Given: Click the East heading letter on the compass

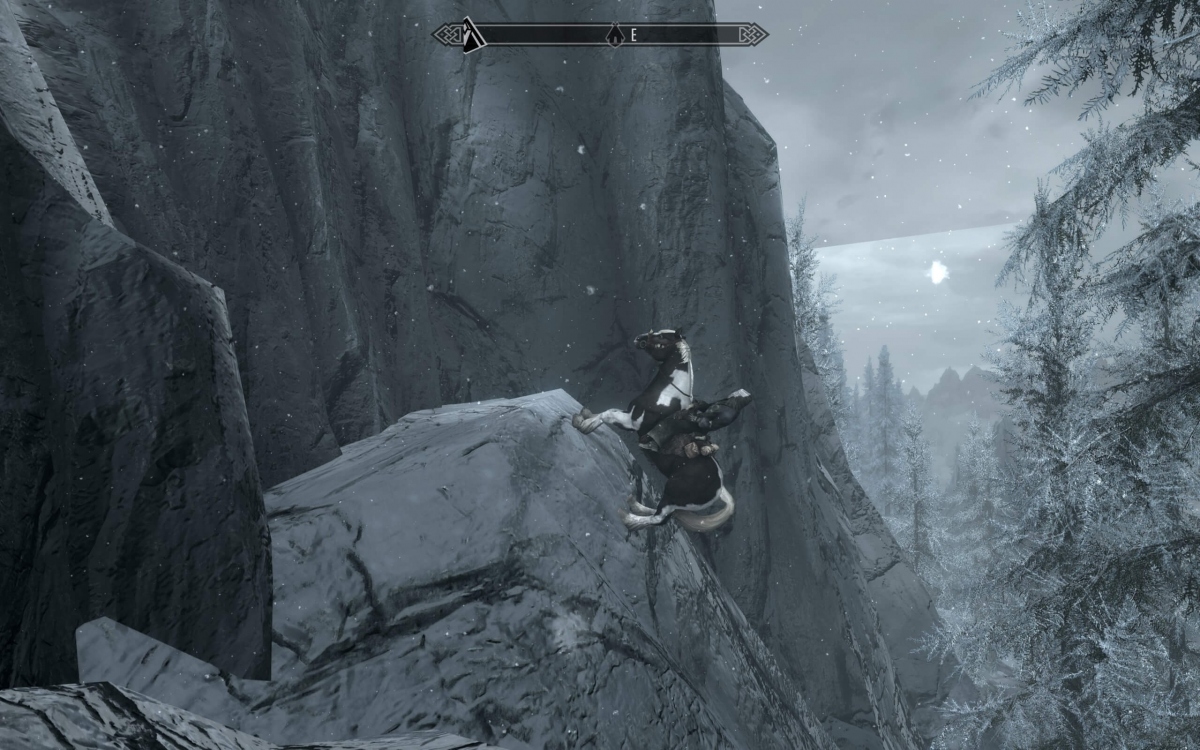Looking at the screenshot, I should [633, 36].
